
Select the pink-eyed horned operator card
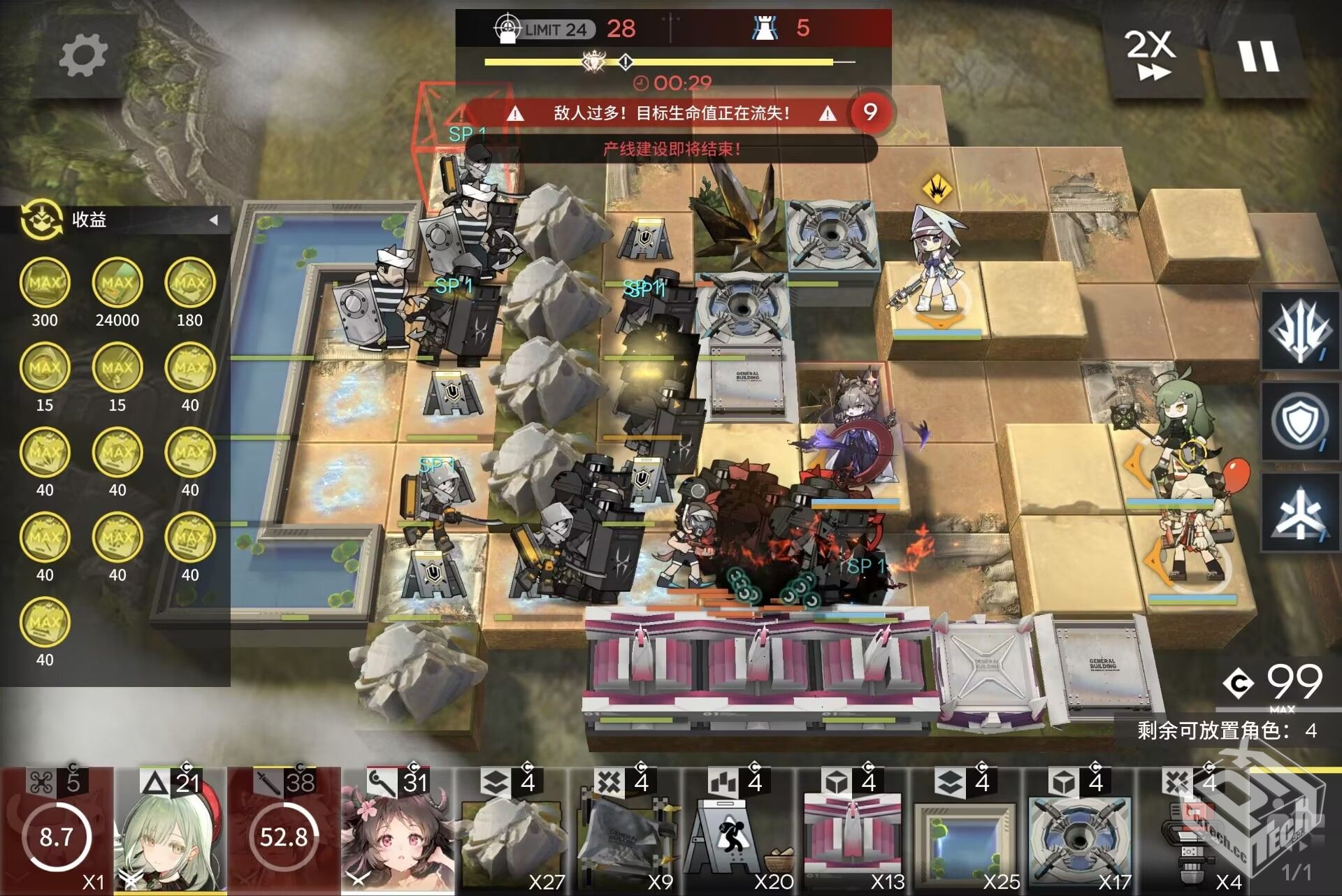[x=397, y=832]
